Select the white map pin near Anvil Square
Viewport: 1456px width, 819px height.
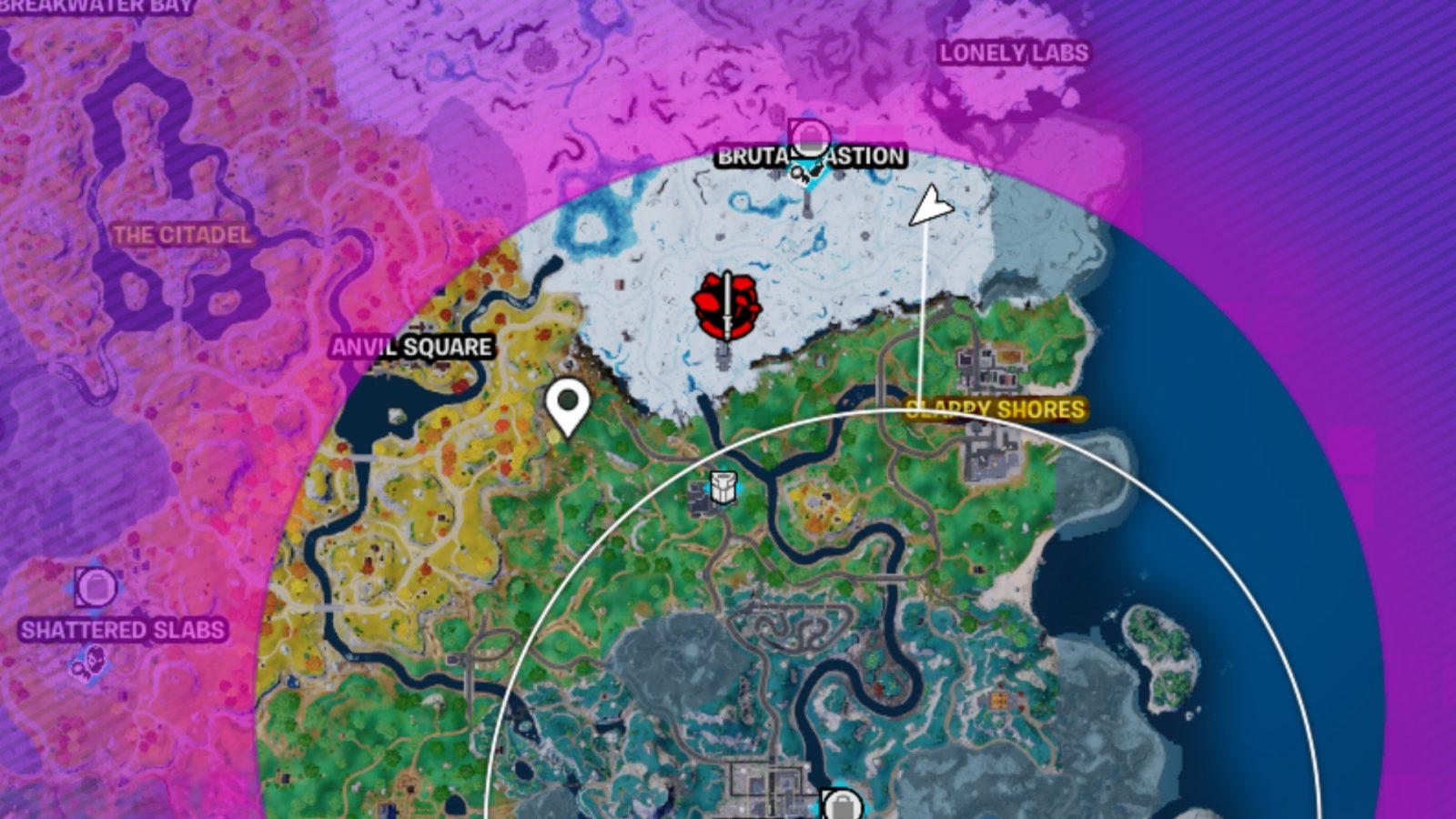pos(569,409)
